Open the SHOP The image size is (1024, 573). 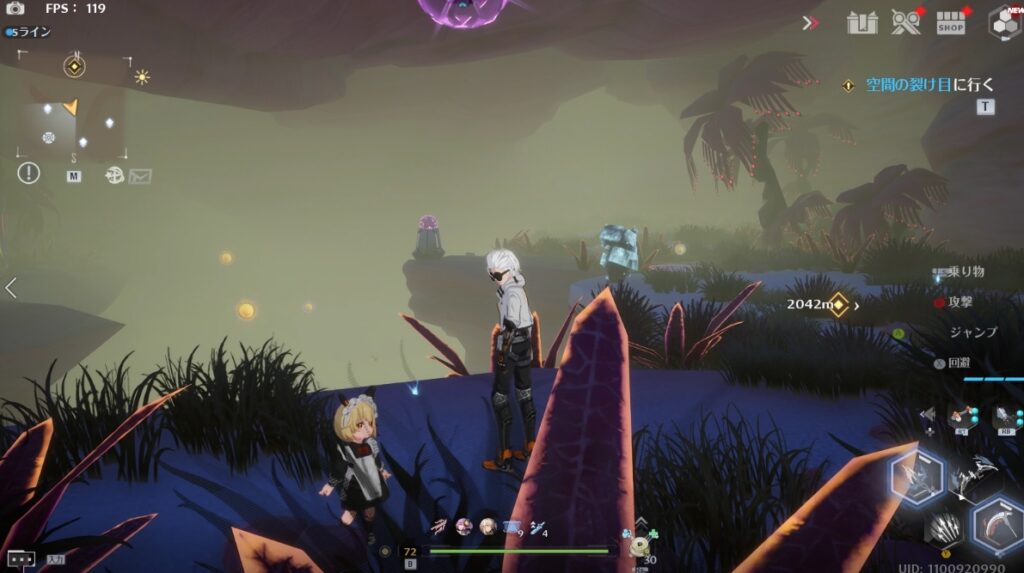coord(951,23)
